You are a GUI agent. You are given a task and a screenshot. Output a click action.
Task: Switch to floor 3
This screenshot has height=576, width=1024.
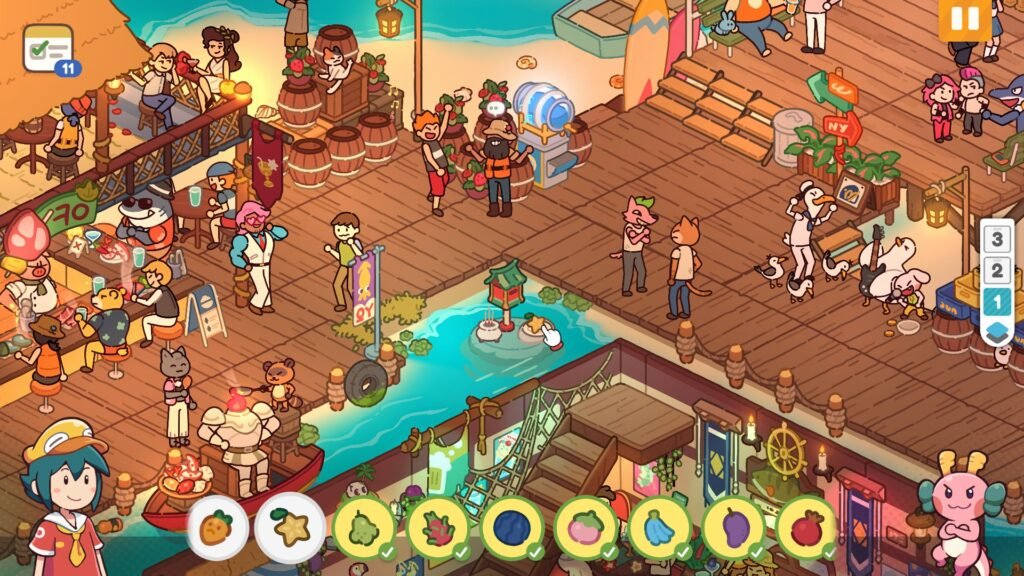997,240
